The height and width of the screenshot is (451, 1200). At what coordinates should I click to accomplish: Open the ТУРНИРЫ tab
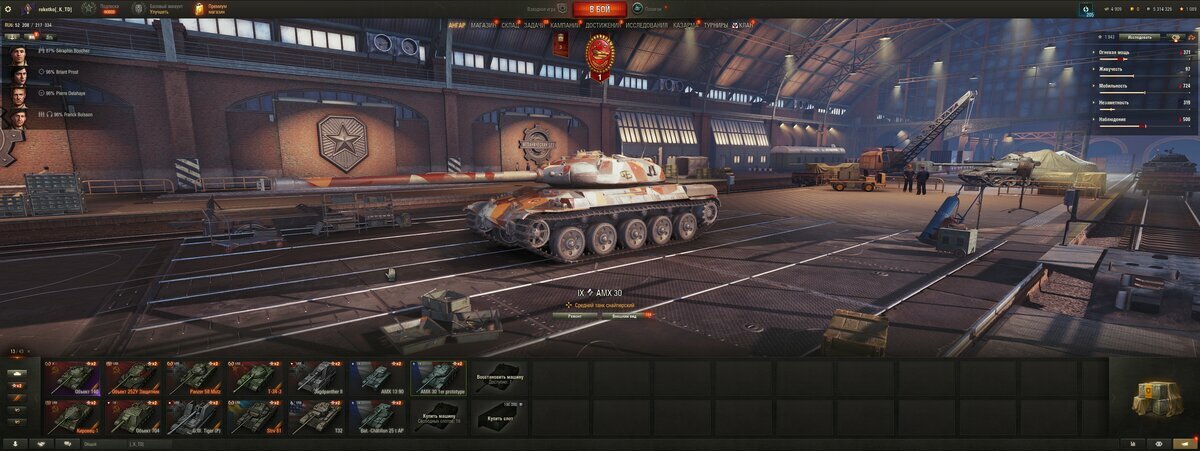716,24
